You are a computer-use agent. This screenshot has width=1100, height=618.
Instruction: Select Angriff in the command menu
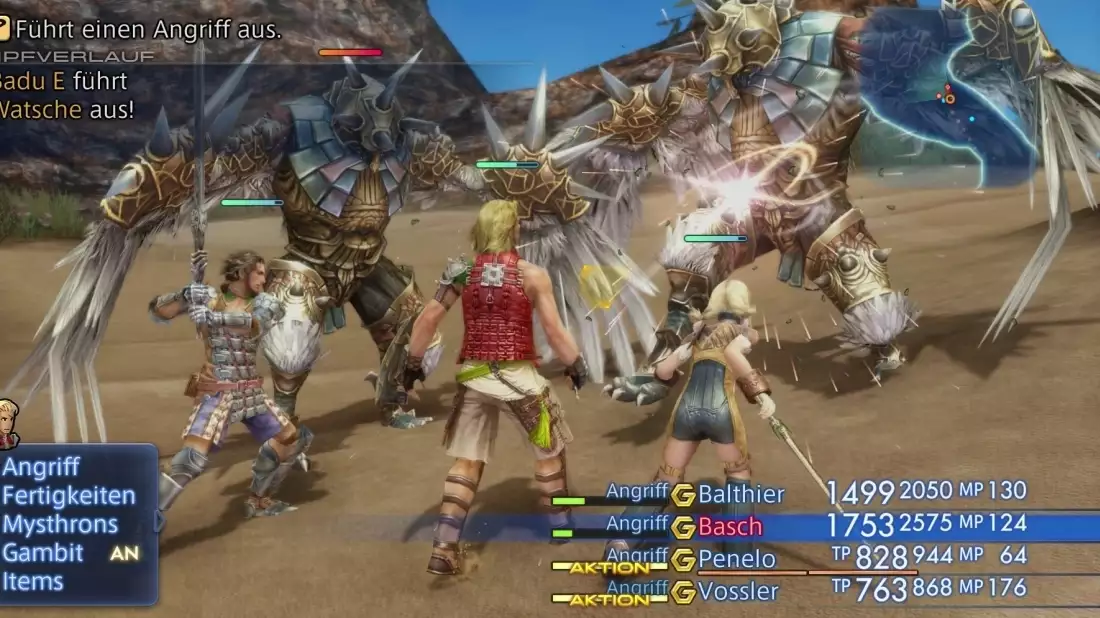pyautogui.click(x=41, y=467)
